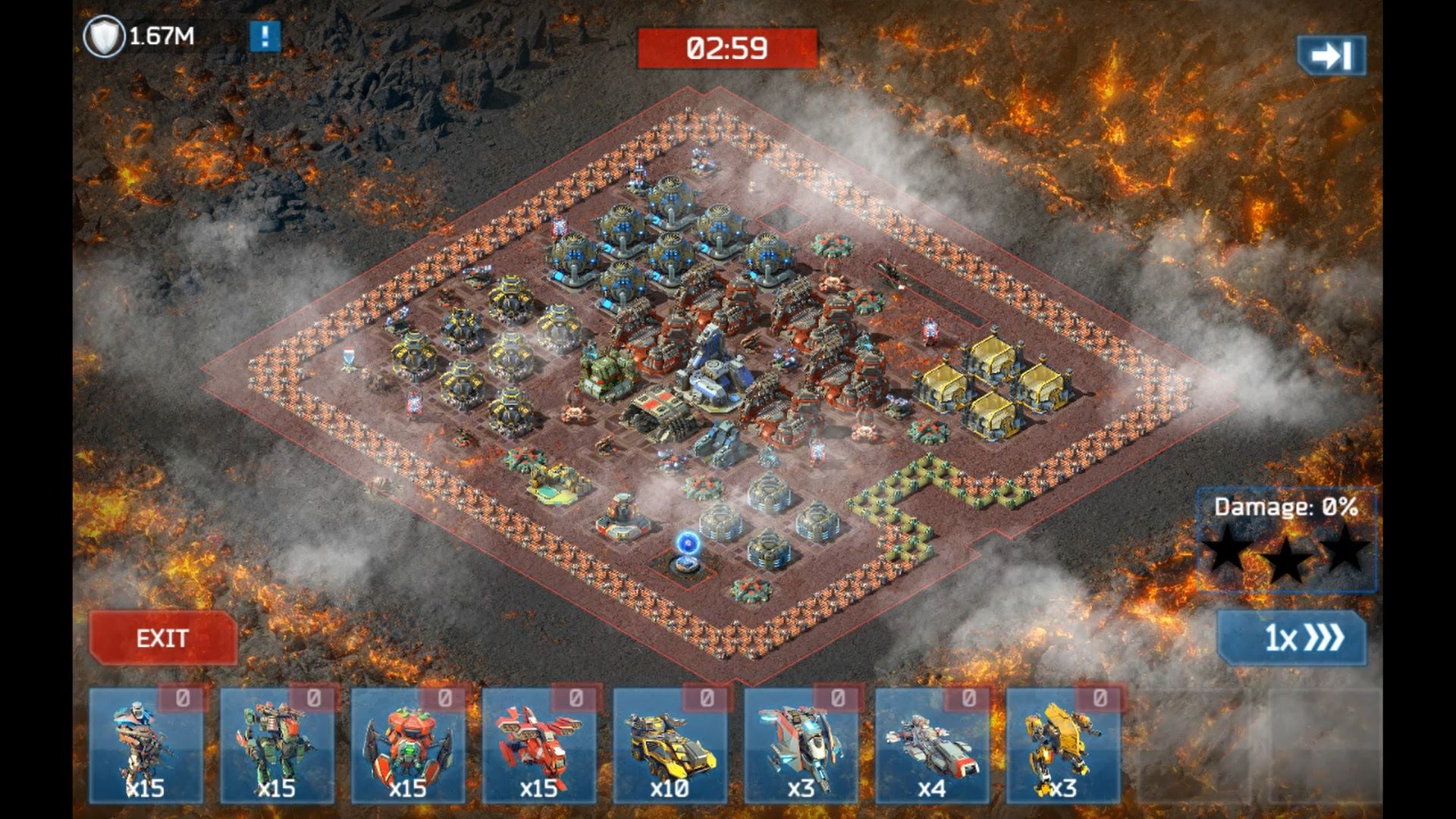Image resolution: width=1456 pixels, height=819 pixels.
Task: Select the red crab walker unit card
Action: [x=408, y=745]
